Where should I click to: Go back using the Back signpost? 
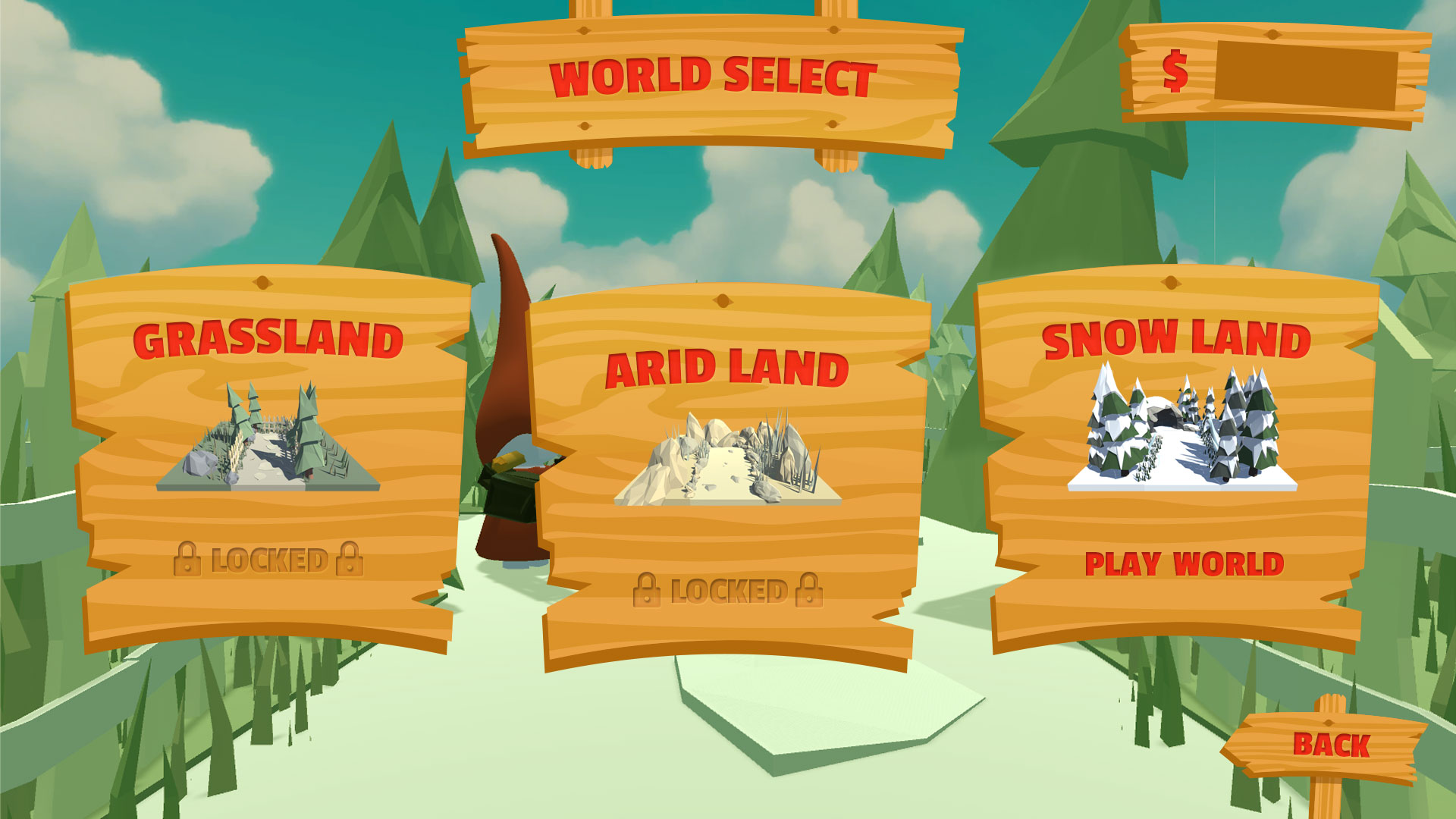pos(1331,745)
